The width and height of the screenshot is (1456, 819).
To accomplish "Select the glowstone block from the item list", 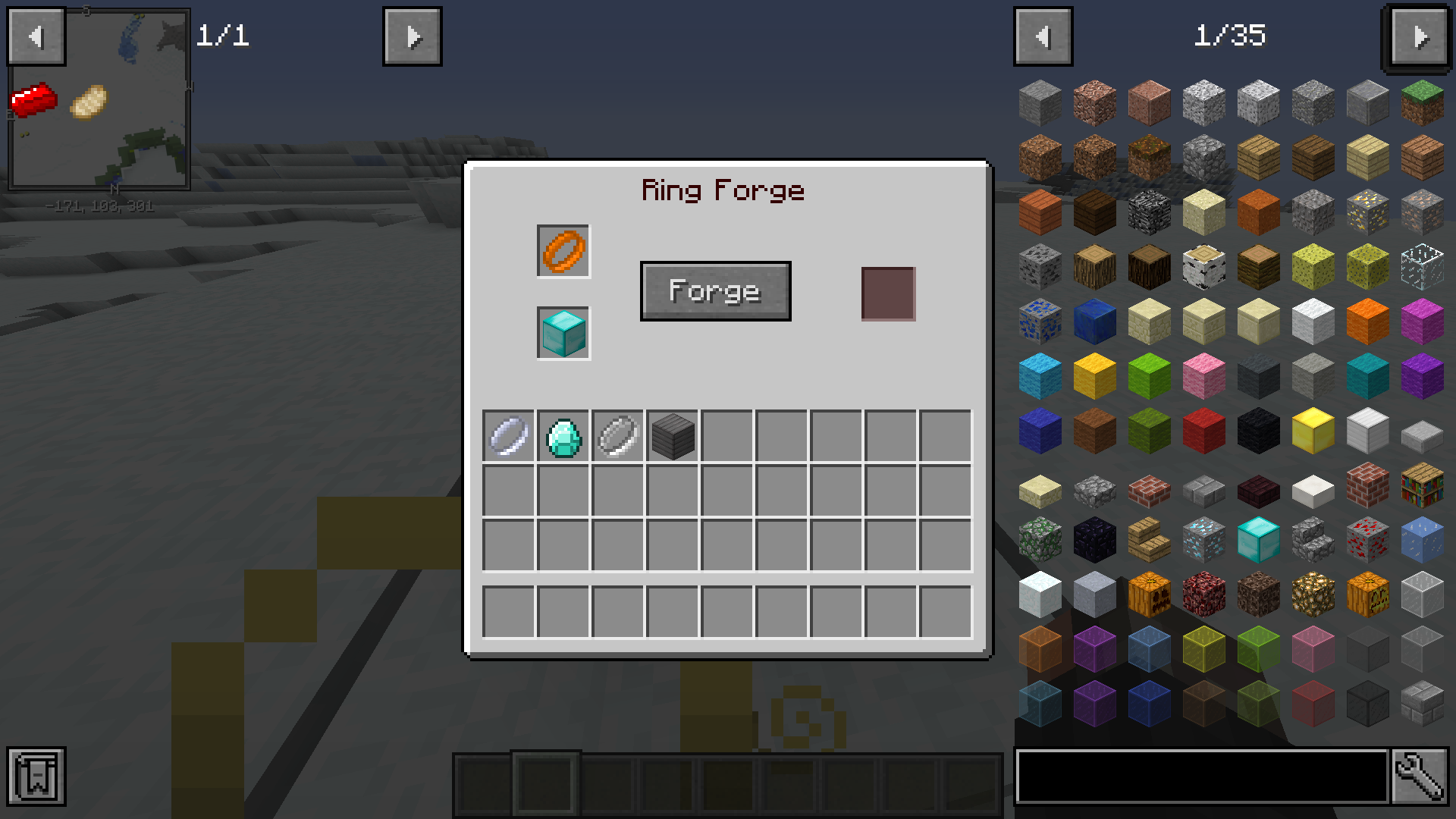I will (1312, 594).
